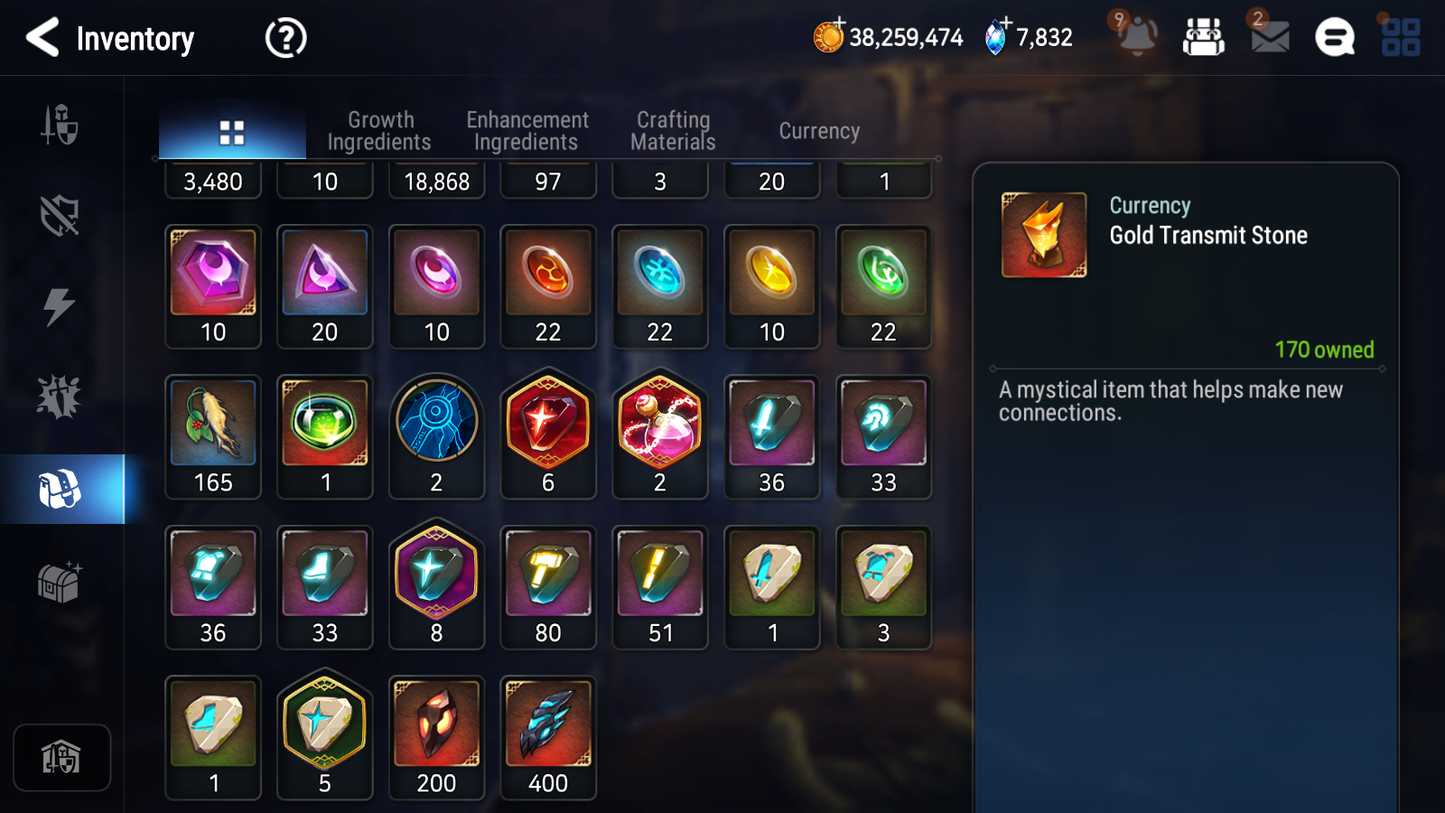The image size is (1445, 813).
Task: Open the notification bell
Action: 1137,38
